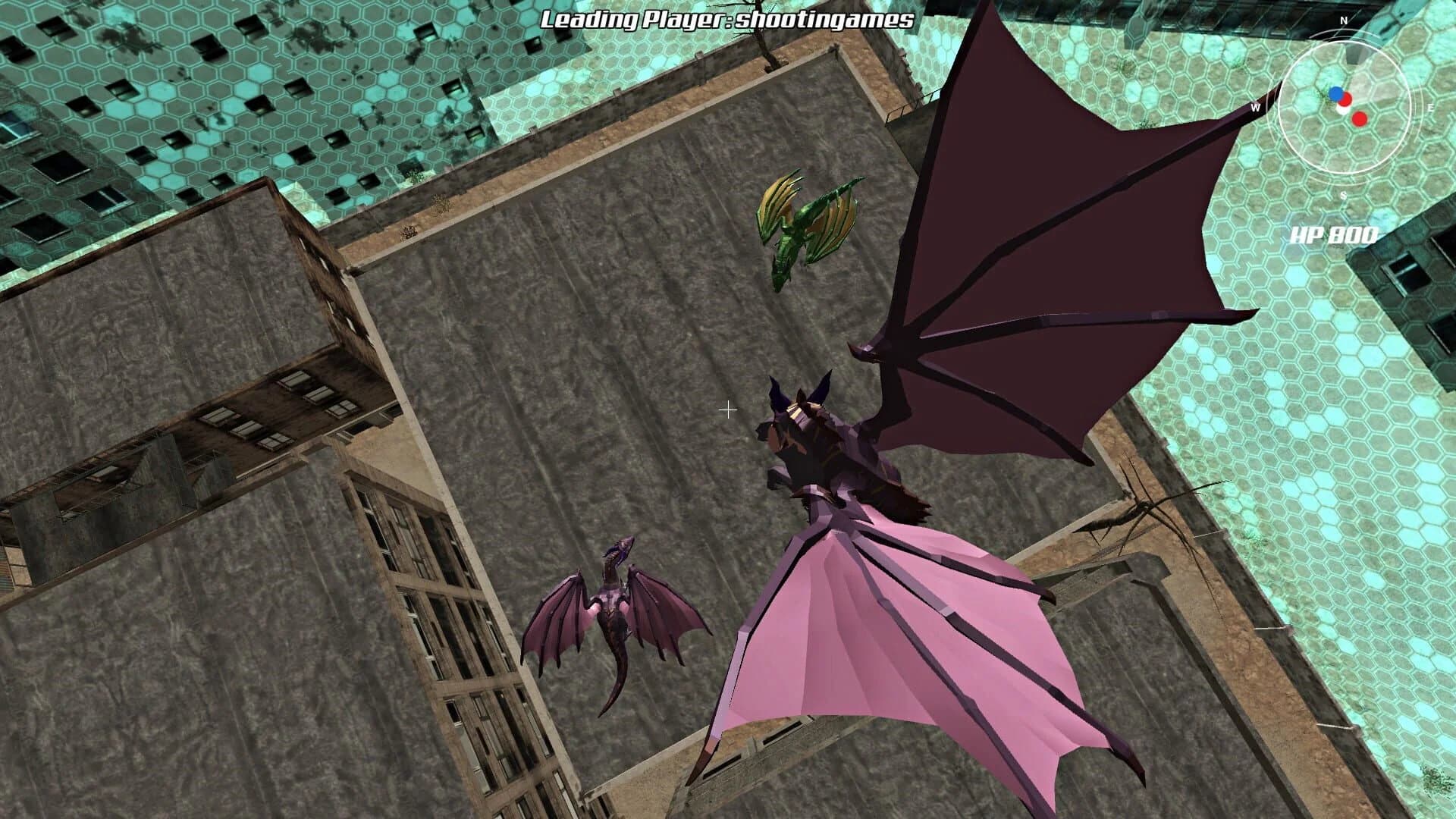The height and width of the screenshot is (819, 1456).
Task: Click the white player dot on the minimap
Action: tap(1341, 109)
